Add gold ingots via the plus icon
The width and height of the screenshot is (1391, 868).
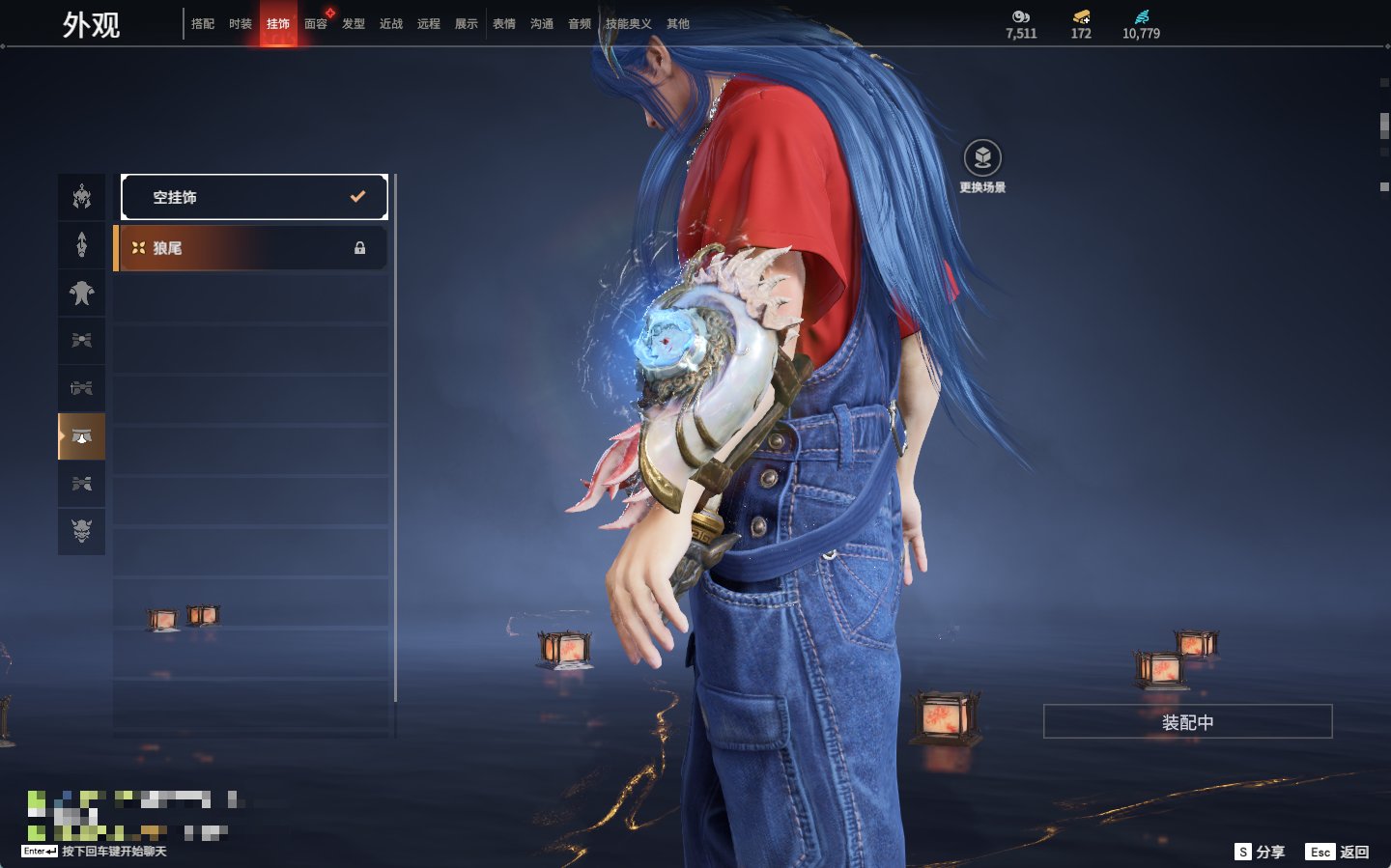1081,16
